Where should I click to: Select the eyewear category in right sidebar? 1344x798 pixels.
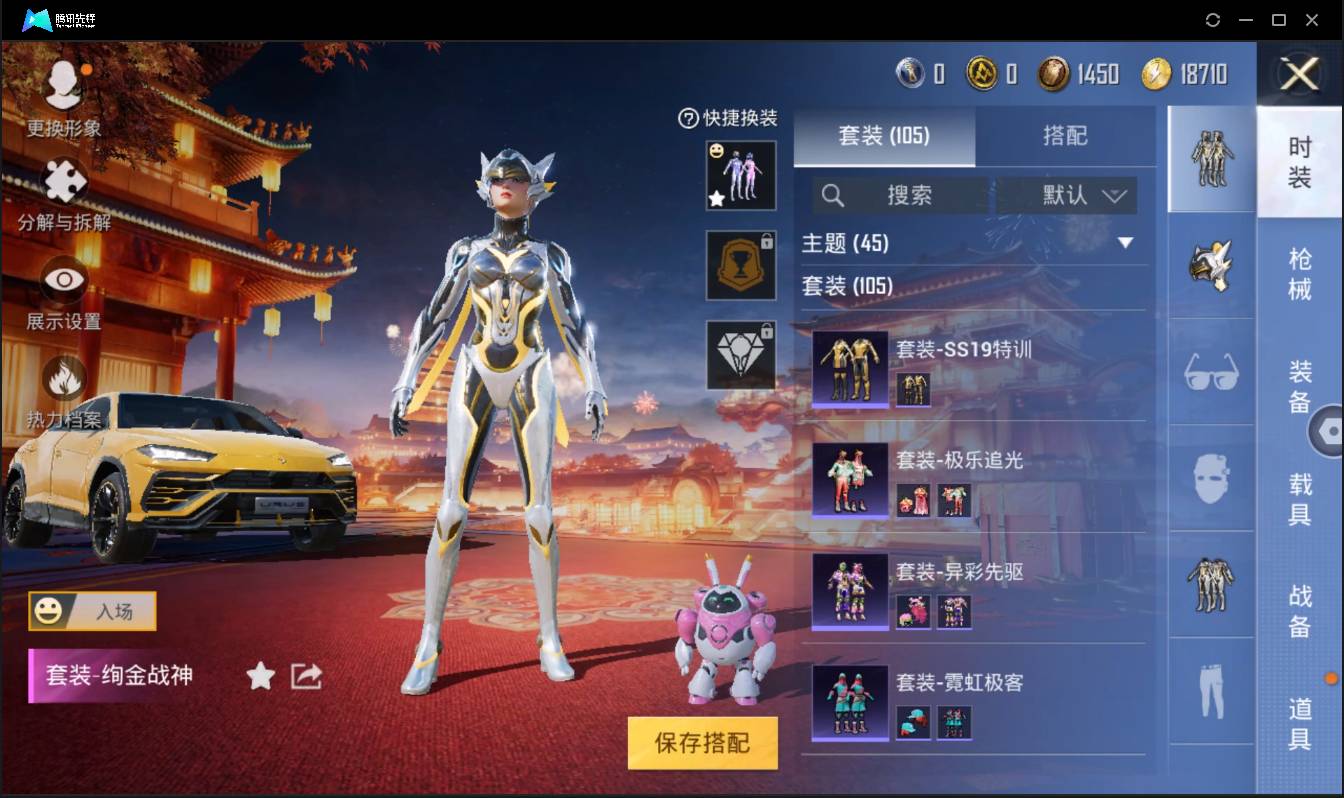pyautogui.click(x=1210, y=372)
